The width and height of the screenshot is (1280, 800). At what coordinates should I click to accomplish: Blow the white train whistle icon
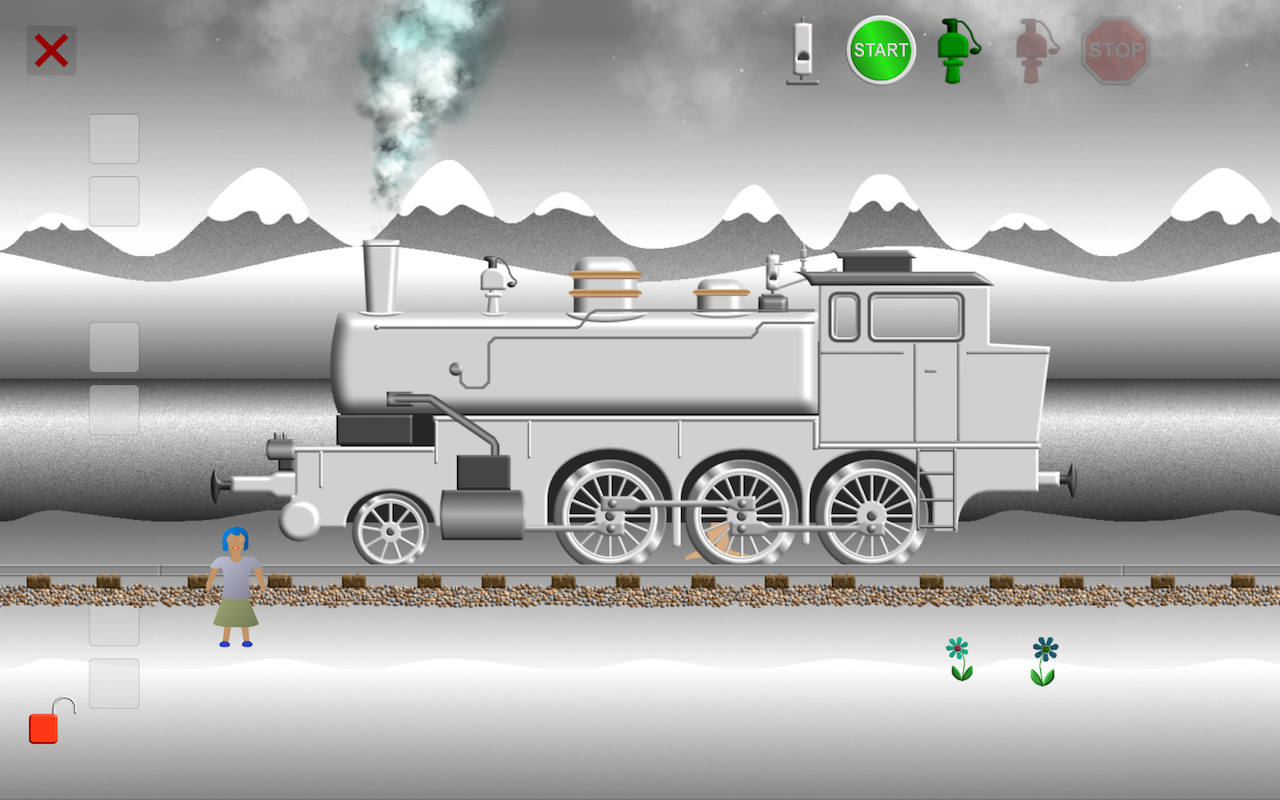coord(800,50)
